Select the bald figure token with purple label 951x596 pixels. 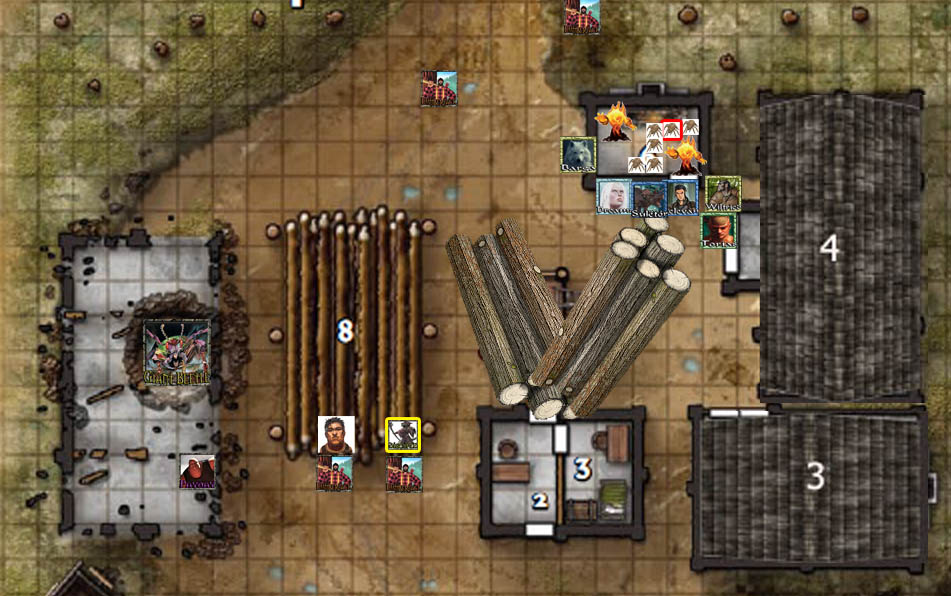coord(197,472)
